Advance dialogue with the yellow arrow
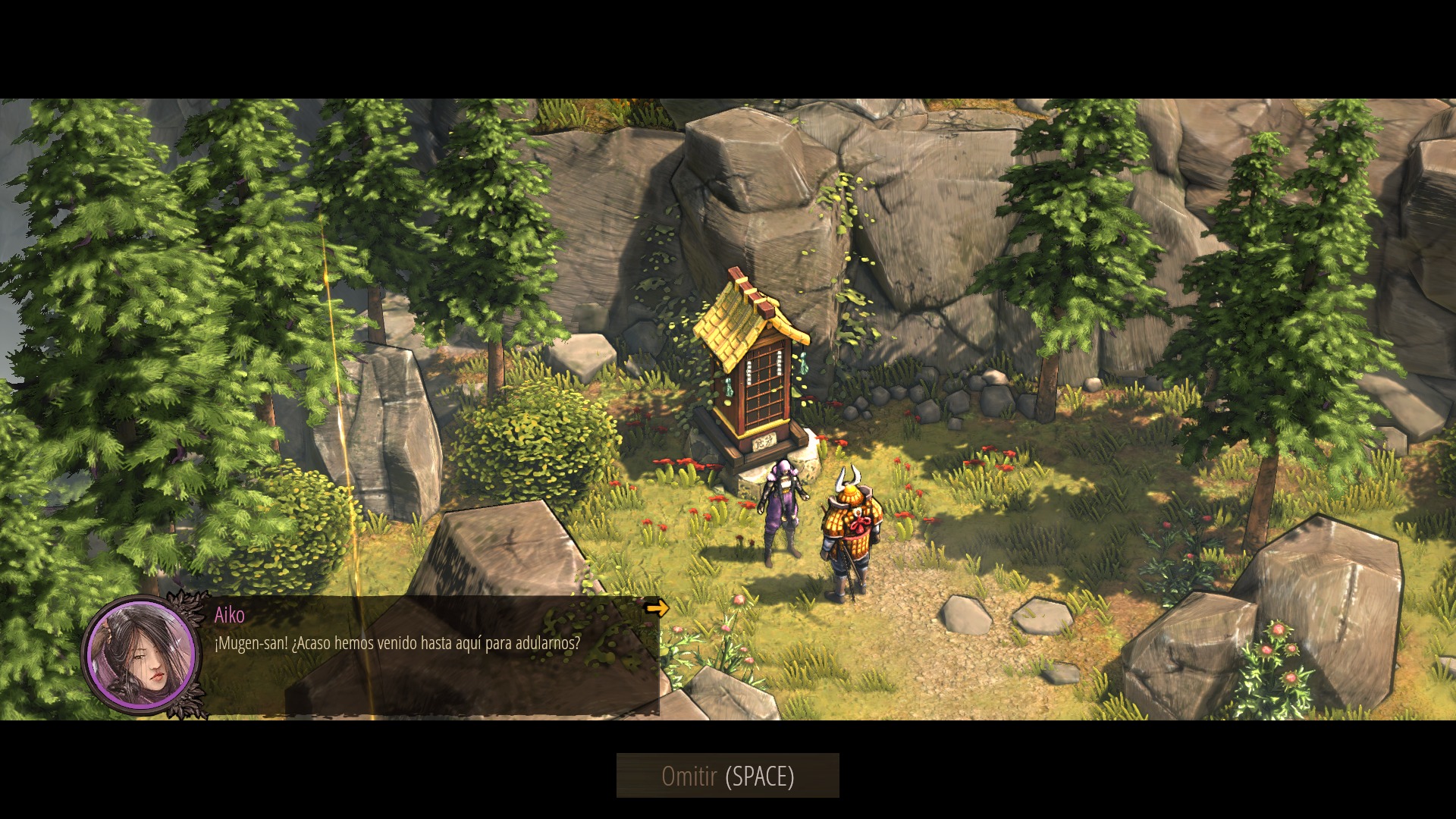This screenshot has width=1456, height=819. click(657, 608)
